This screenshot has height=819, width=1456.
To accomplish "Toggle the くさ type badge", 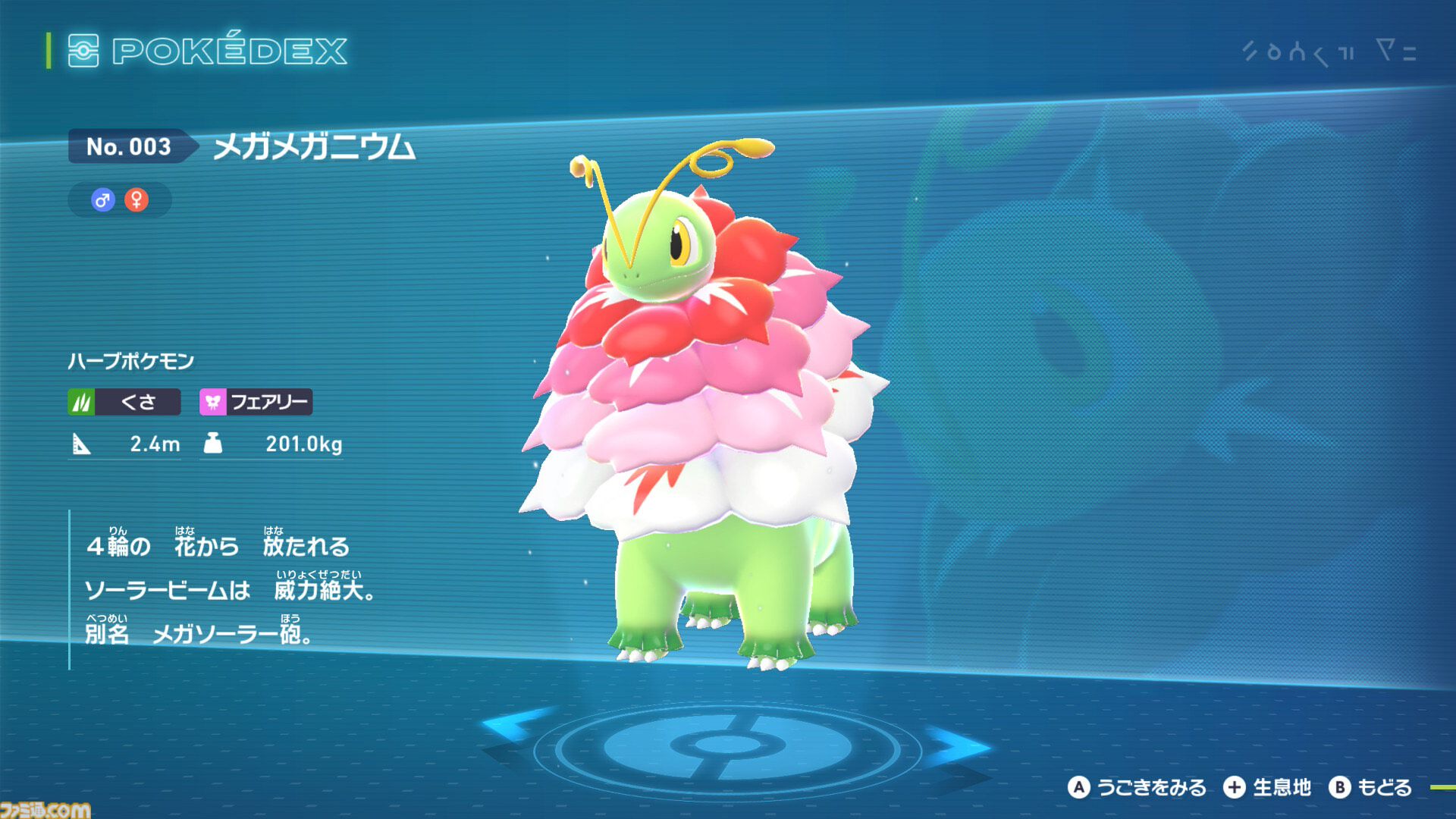I will [x=125, y=402].
